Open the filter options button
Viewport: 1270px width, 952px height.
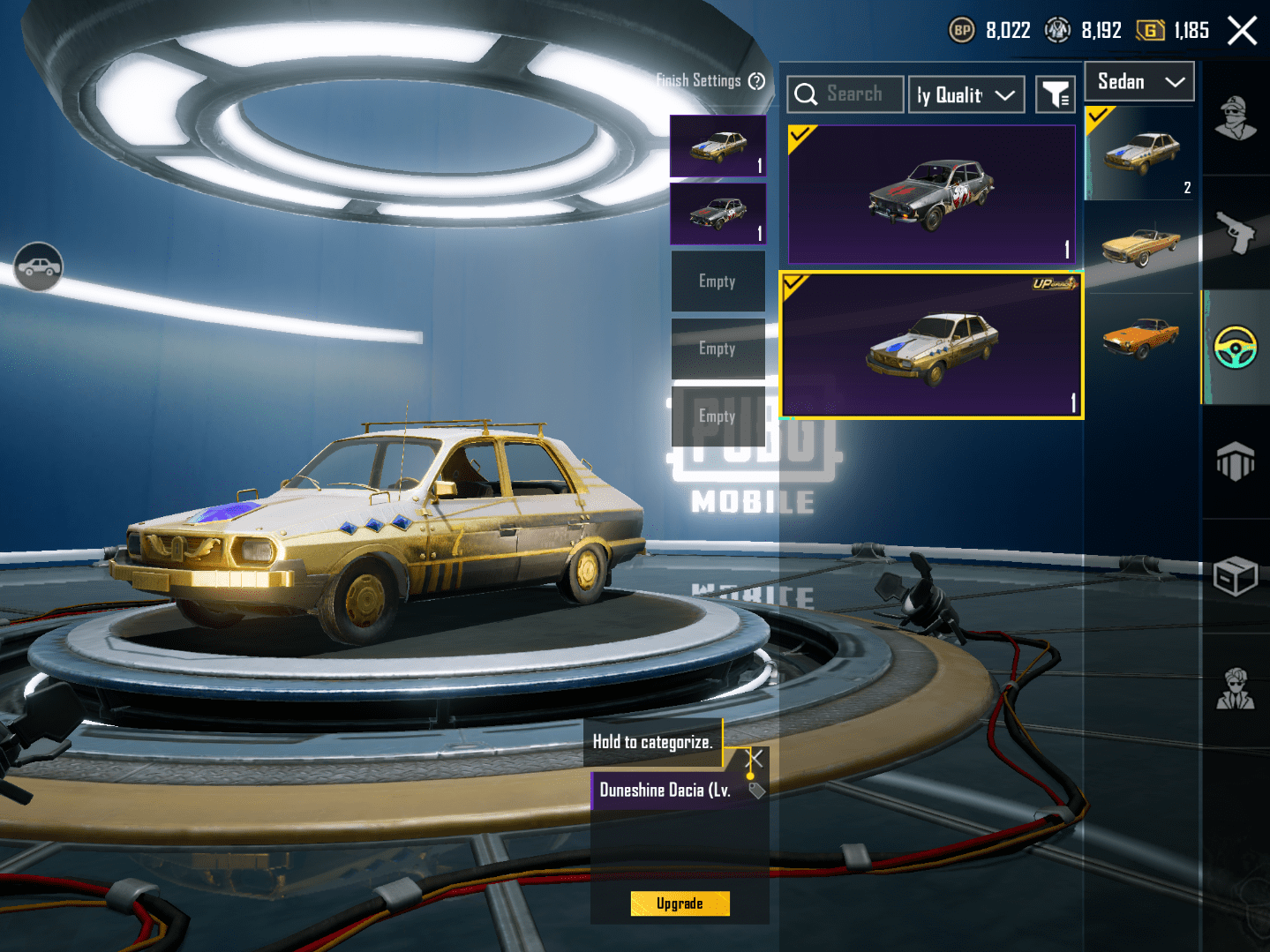tap(1056, 94)
